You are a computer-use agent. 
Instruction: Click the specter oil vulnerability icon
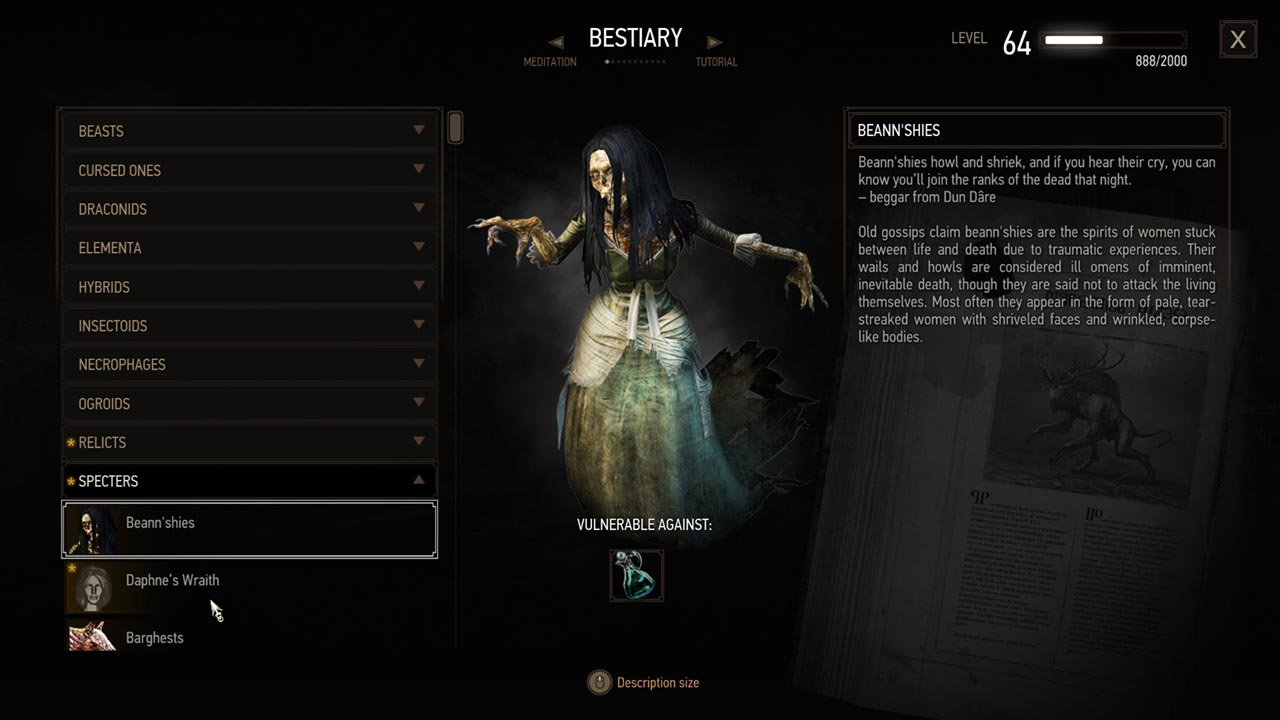[636, 576]
